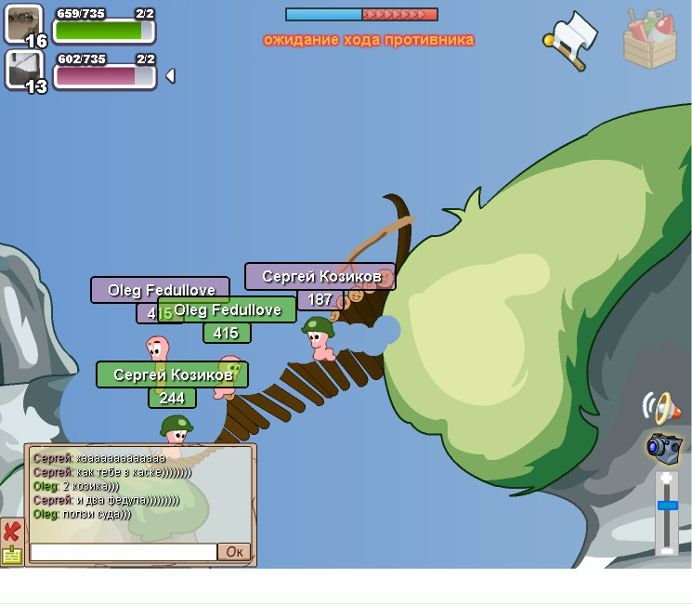Select the purple team portrait showing 13
This screenshot has width=692, height=604.
point(24,71)
